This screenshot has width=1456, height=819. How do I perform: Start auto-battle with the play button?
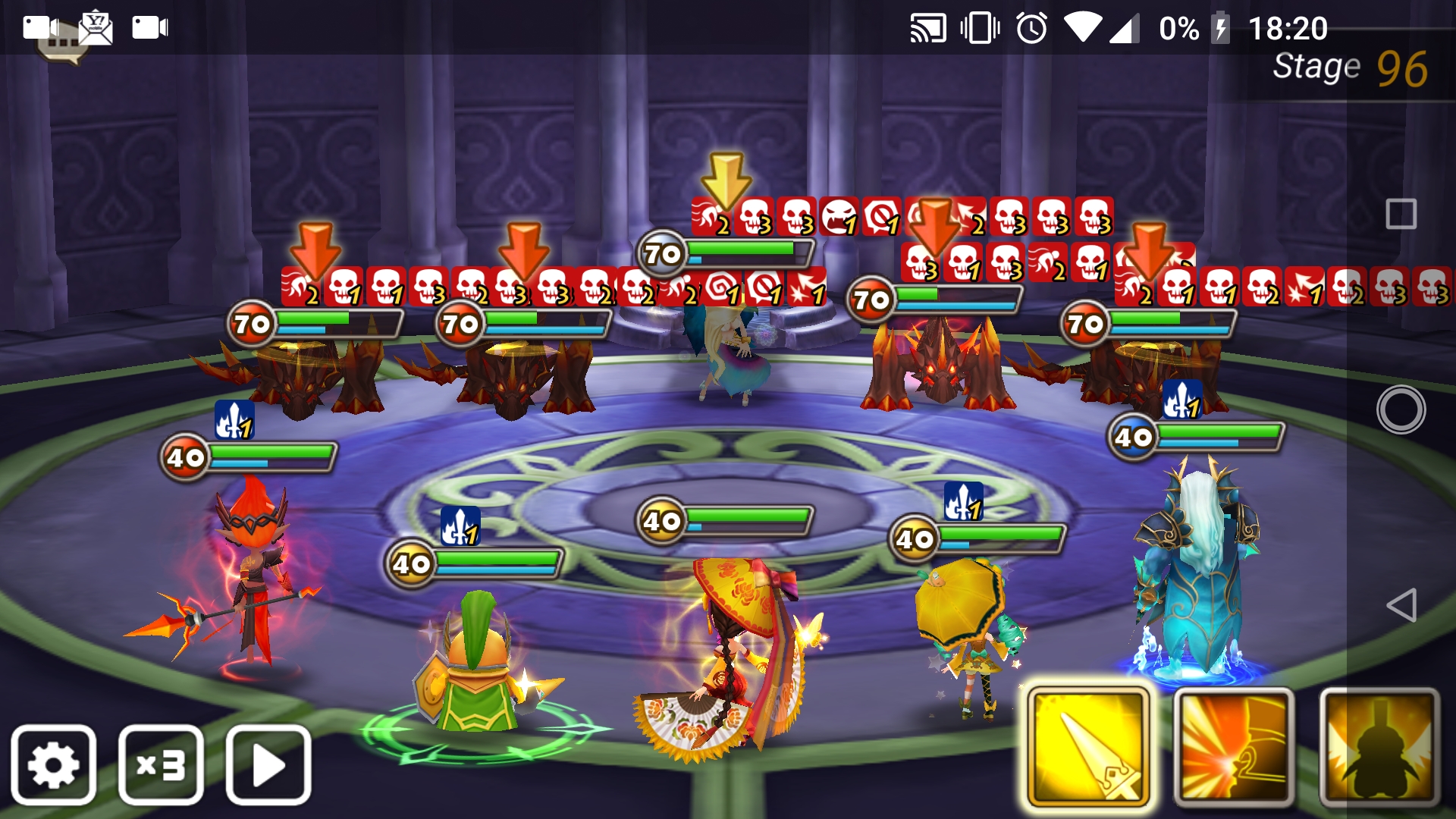(268, 764)
